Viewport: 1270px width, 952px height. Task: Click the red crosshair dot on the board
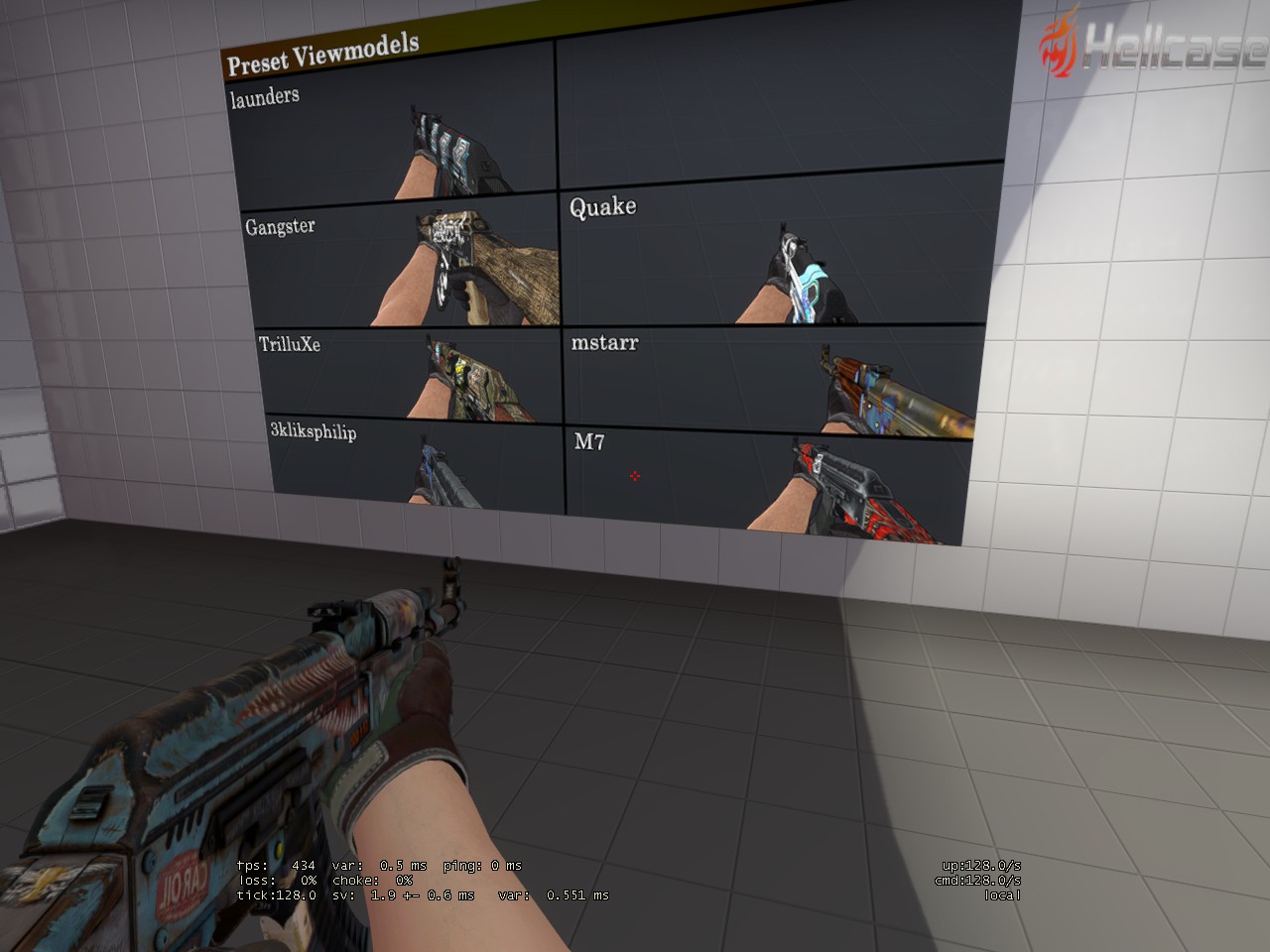point(634,477)
